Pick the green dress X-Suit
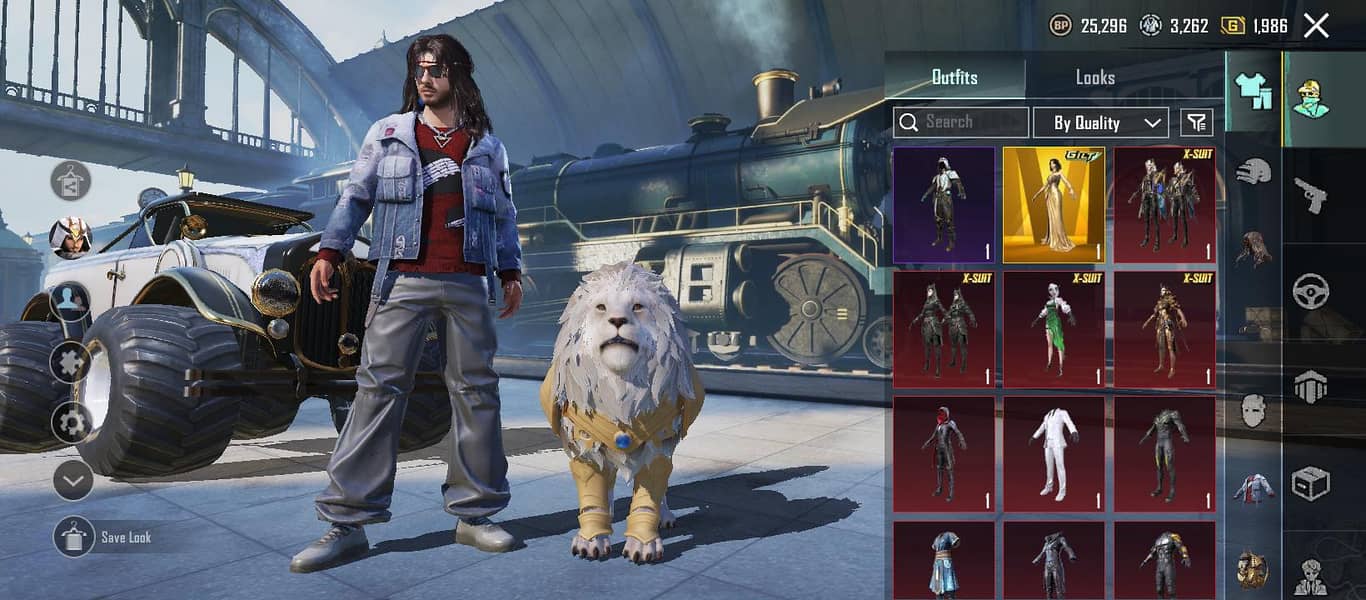The image size is (1366, 600). pyautogui.click(x=1054, y=329)
